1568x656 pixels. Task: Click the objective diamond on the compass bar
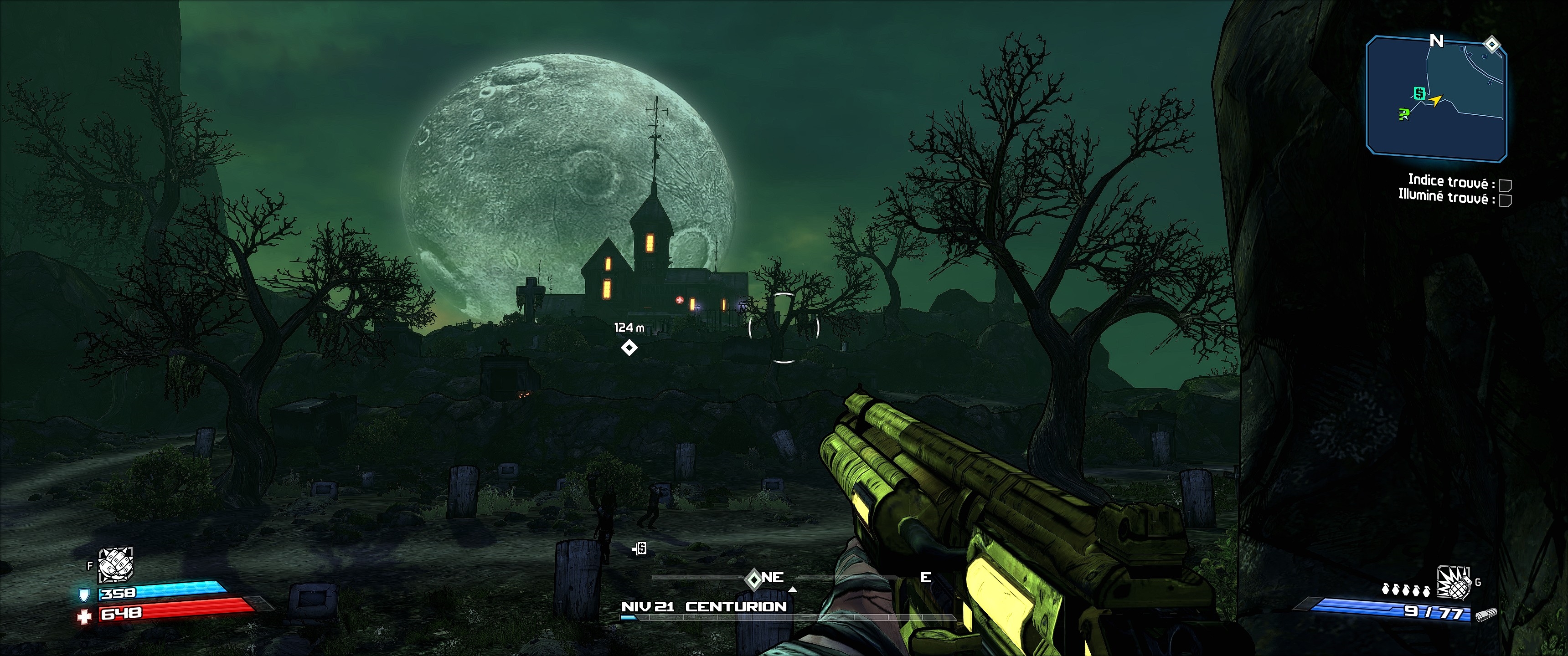click(753, 579)
